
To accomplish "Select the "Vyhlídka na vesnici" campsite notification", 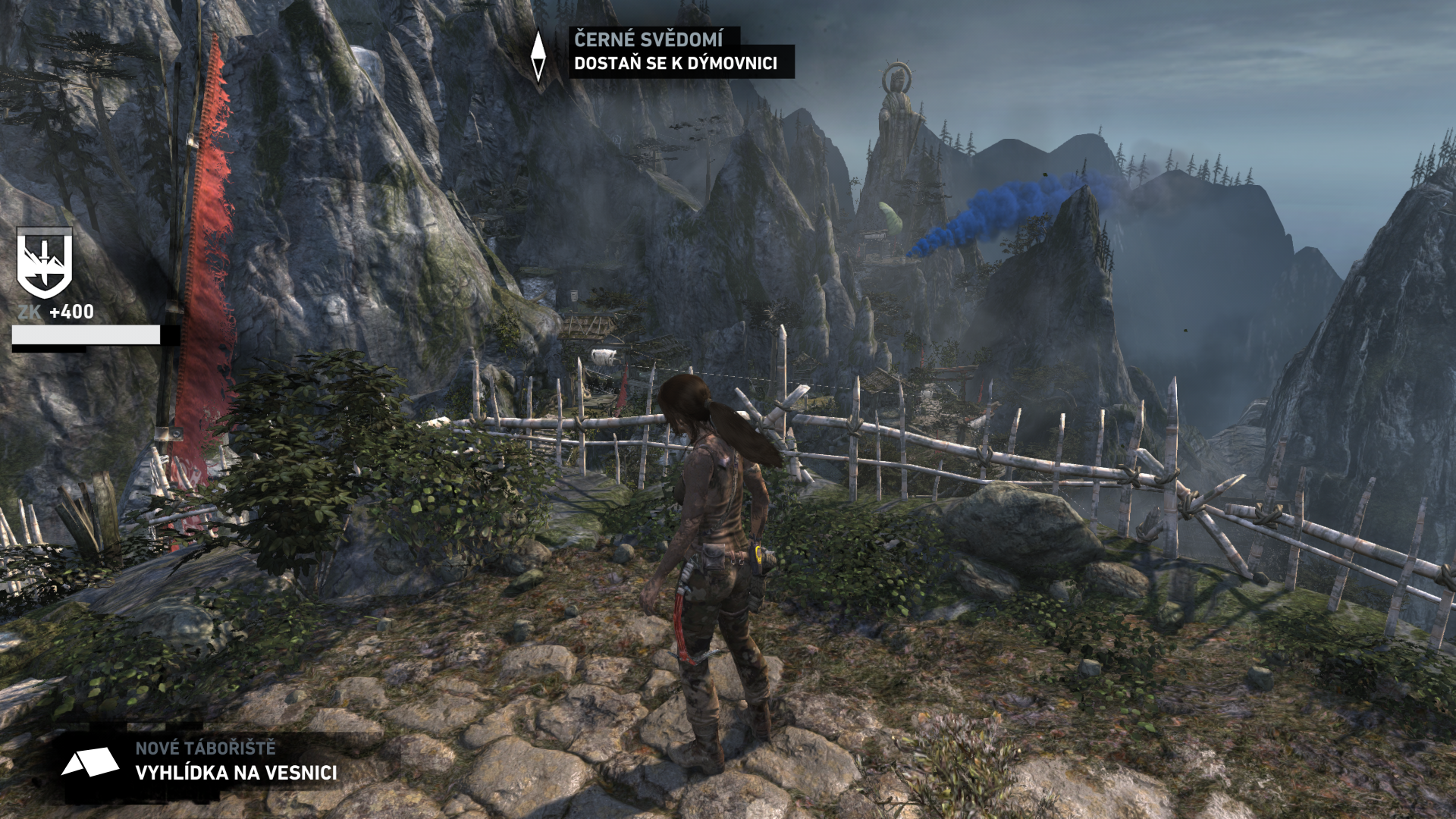I will click(x=236, y=773).
